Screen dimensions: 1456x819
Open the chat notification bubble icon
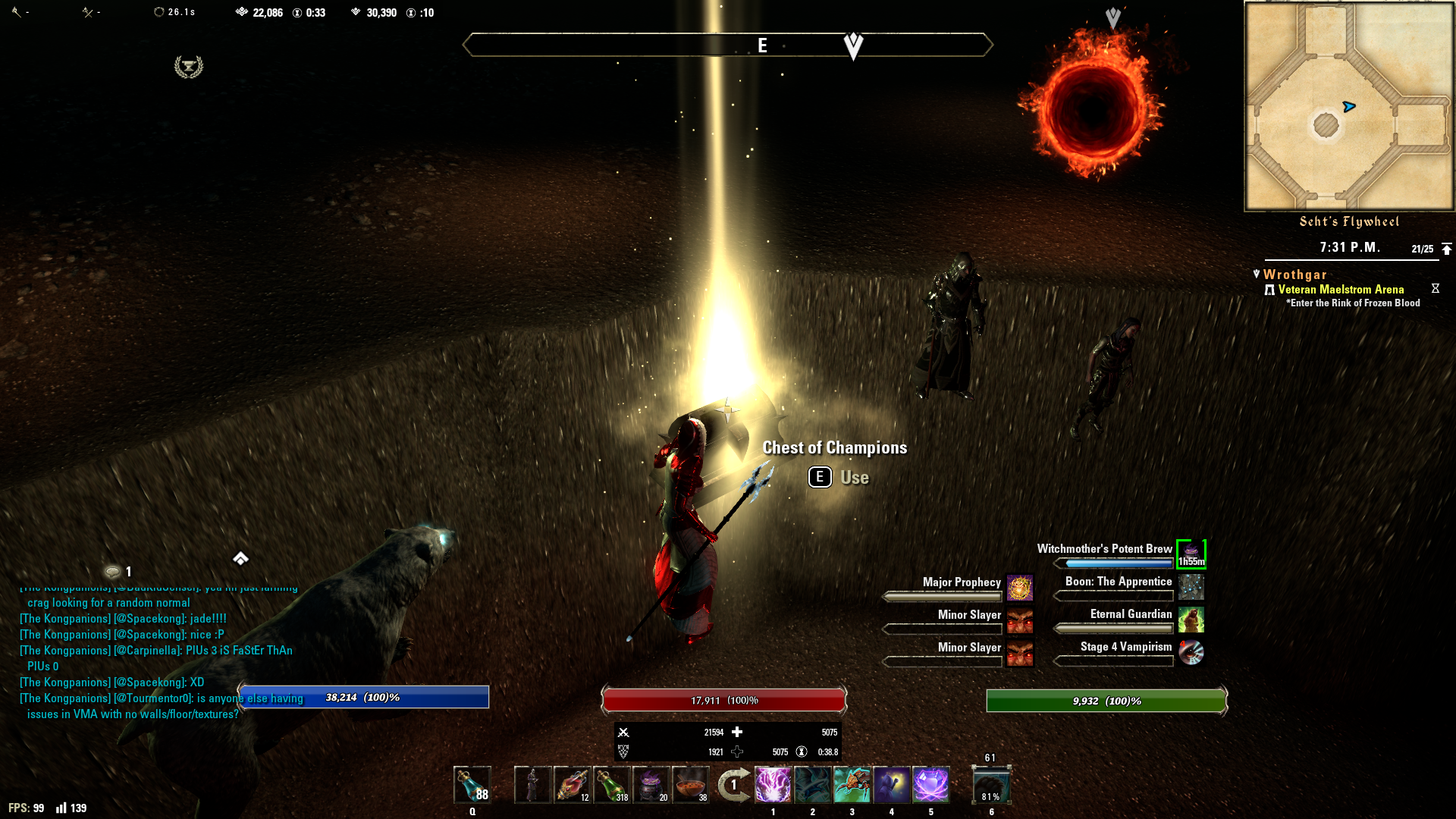point(112,572)
